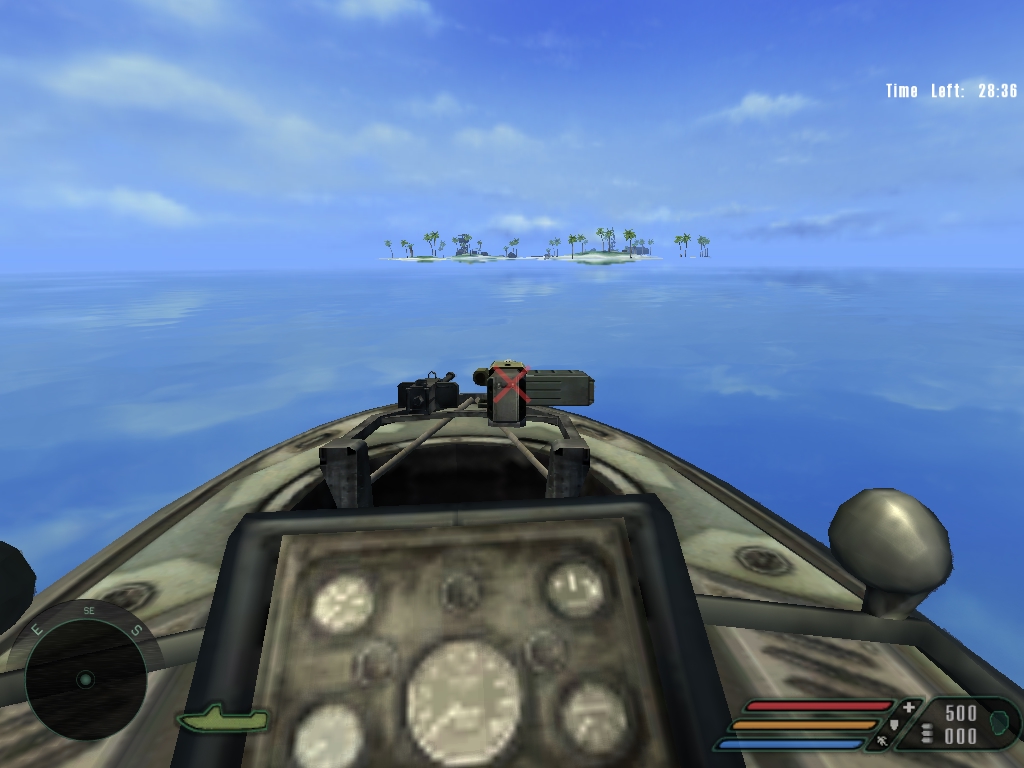The image size is (1024, 768).
Task: Click the armor shield icon
Action: coord(893,725)
